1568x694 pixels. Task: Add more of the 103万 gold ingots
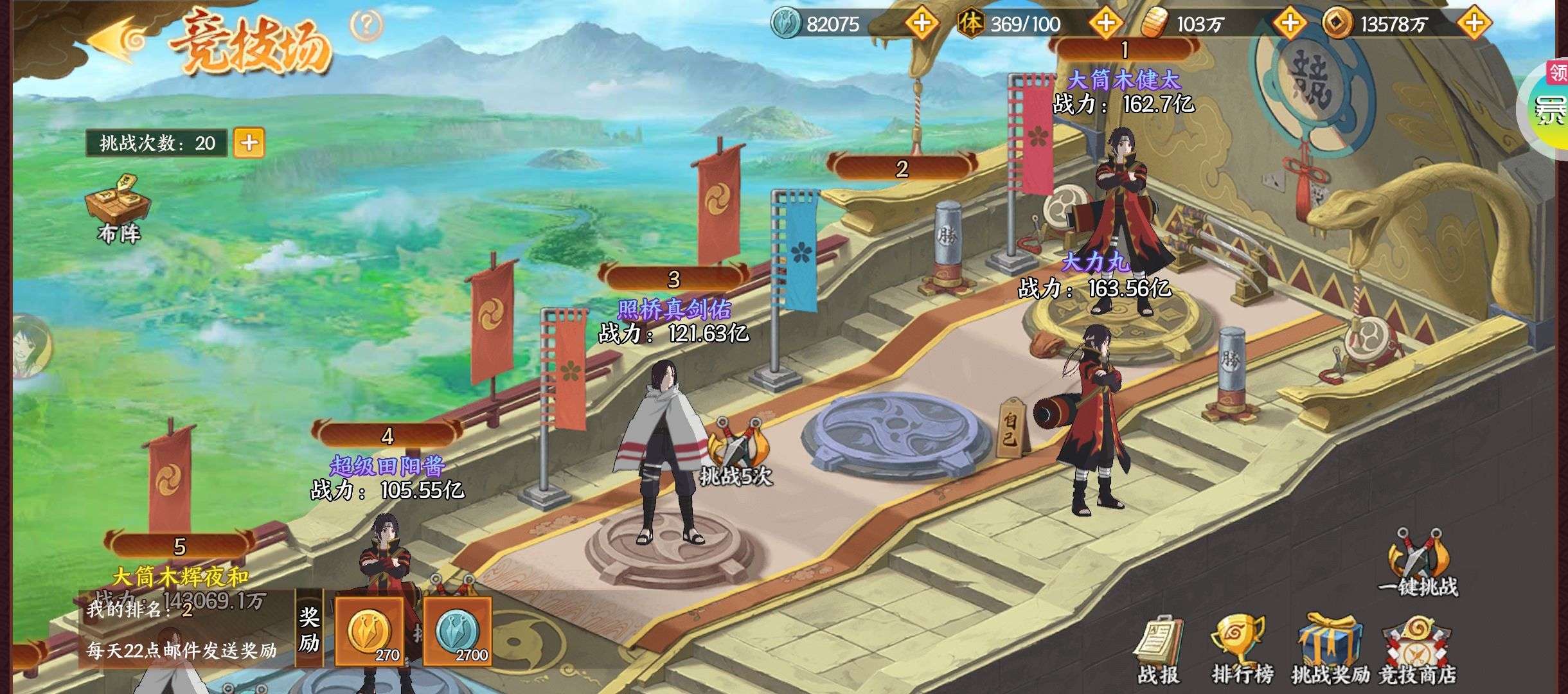pyautogui.click(x=1290, y=24)
